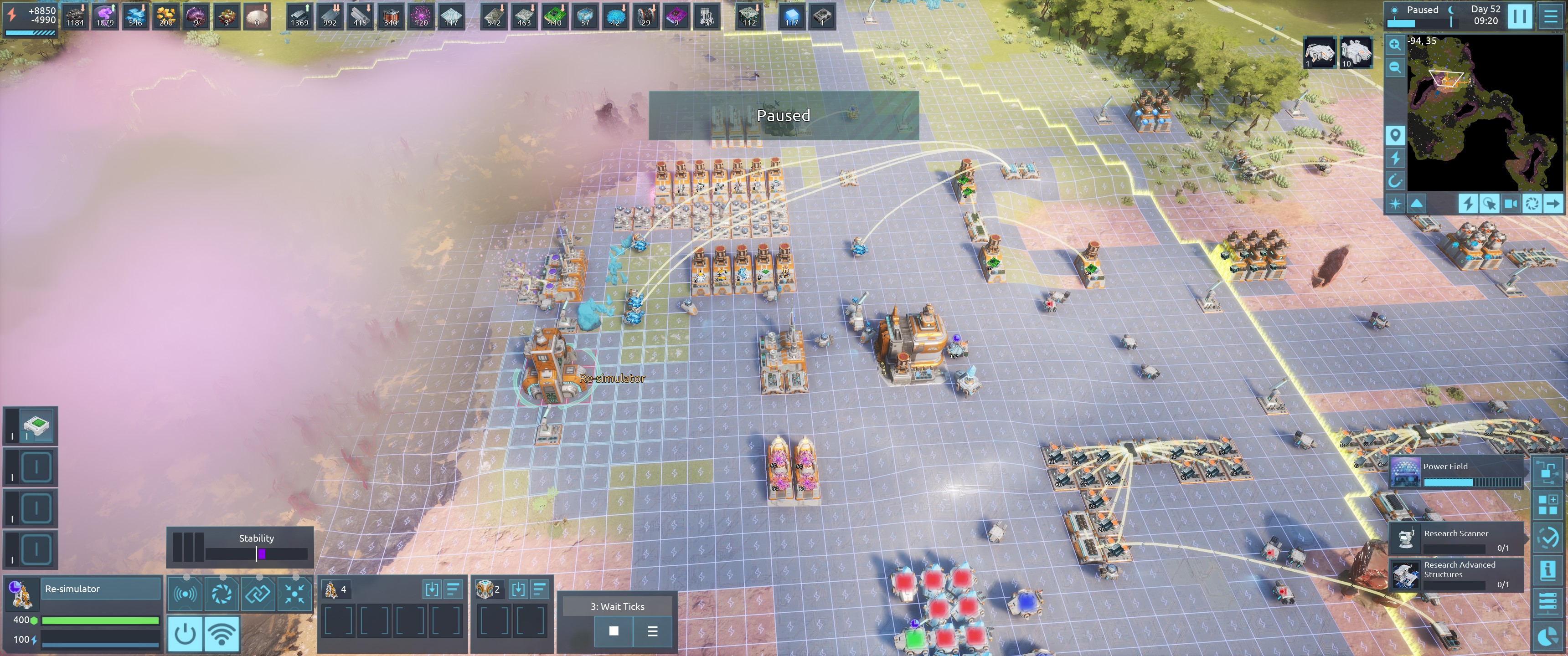Zoom out on the minimap

pos(1394,67)
